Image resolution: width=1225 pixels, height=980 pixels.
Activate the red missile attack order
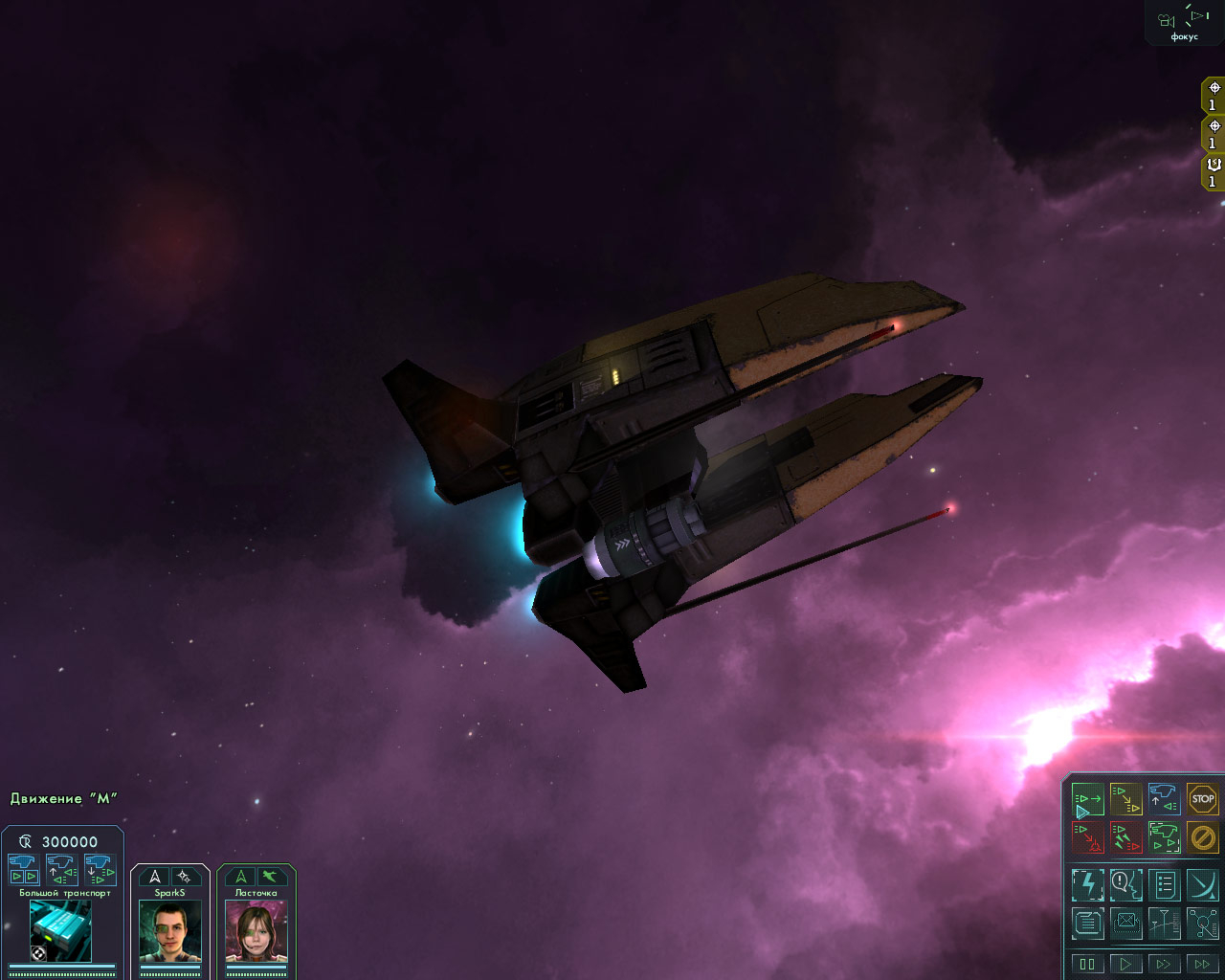(x=1125, y=837)
